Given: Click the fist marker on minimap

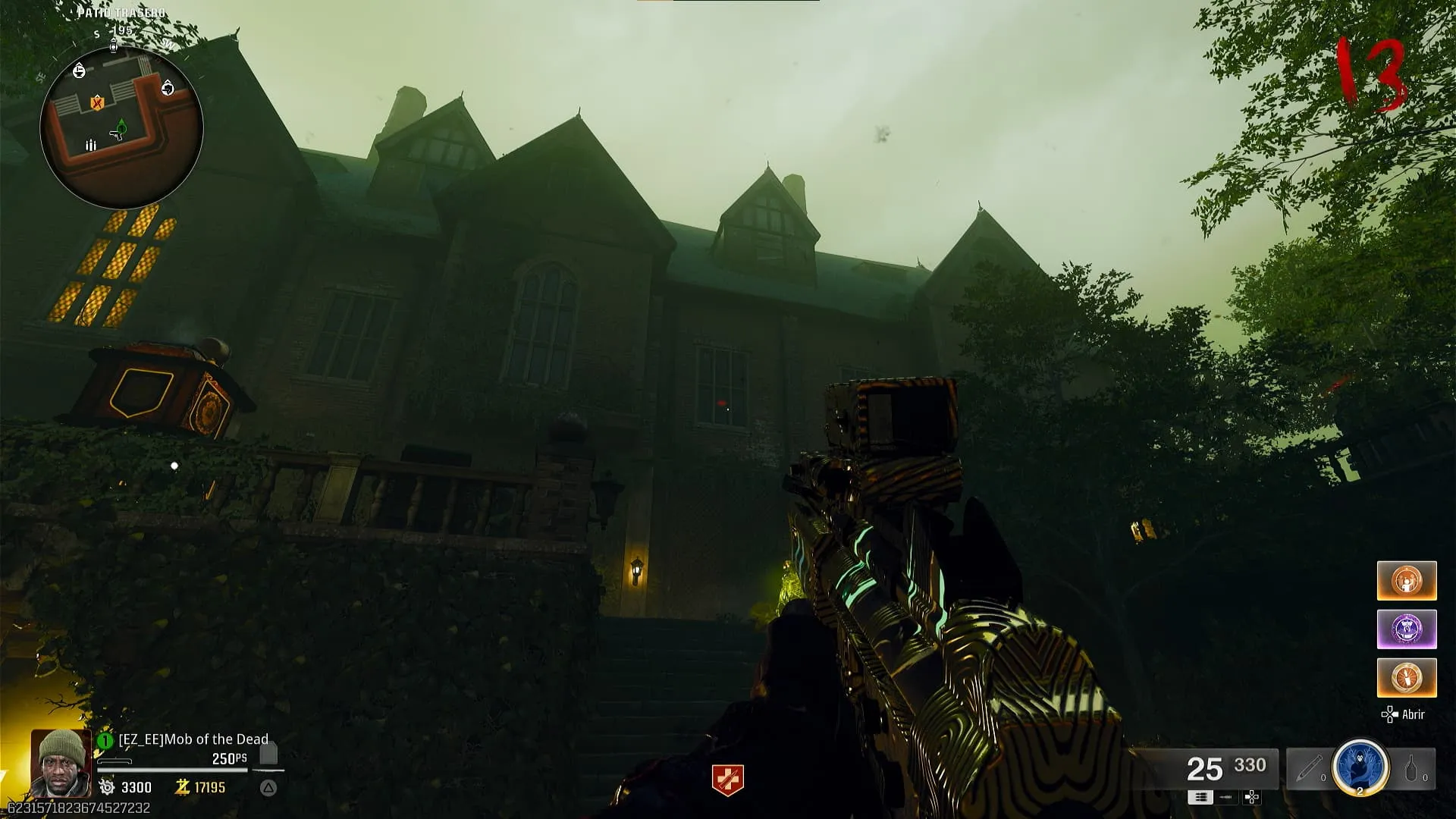Looking at the screenshot, I should 168,89.
